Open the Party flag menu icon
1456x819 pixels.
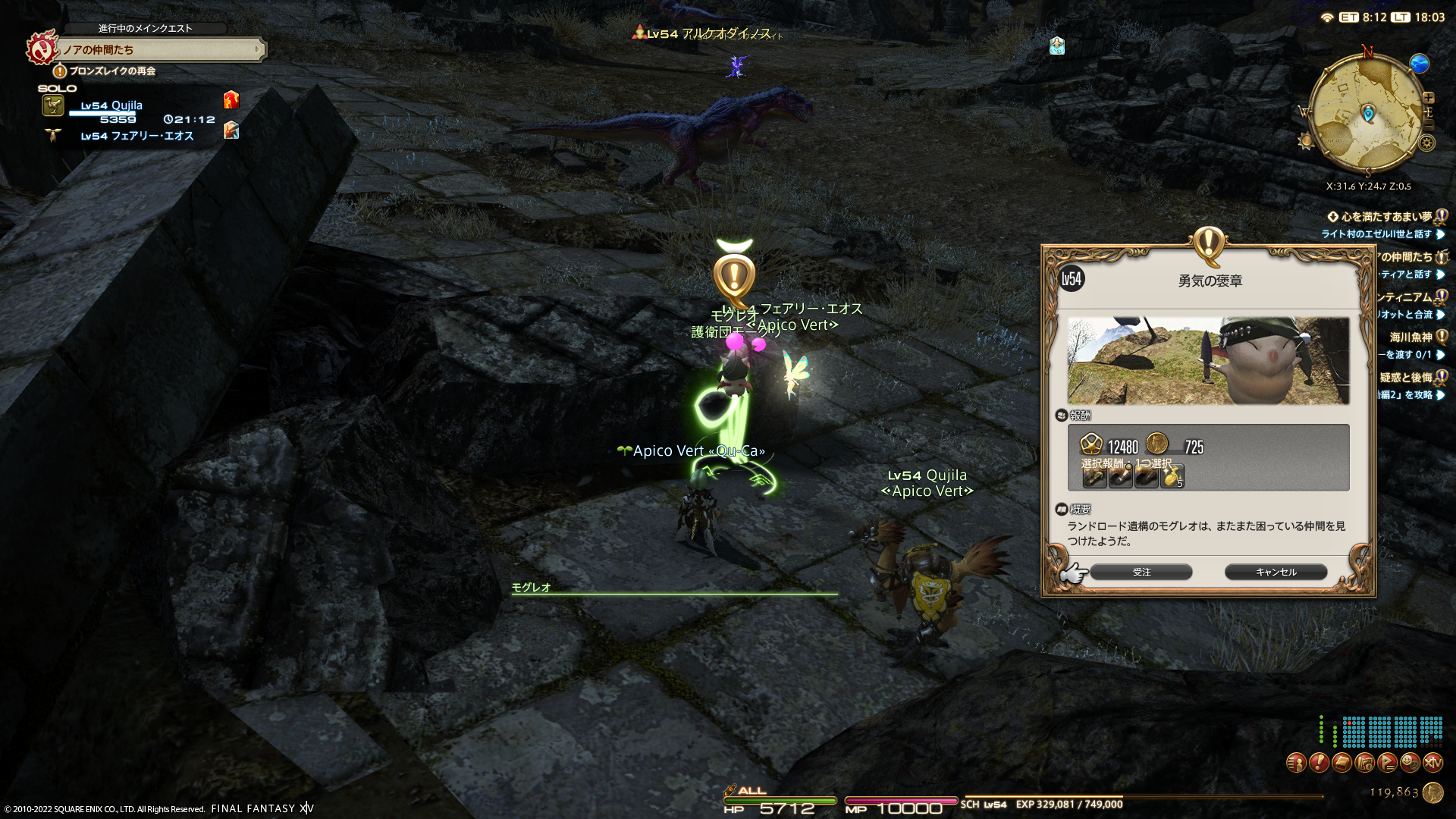tap(1387, 762)
